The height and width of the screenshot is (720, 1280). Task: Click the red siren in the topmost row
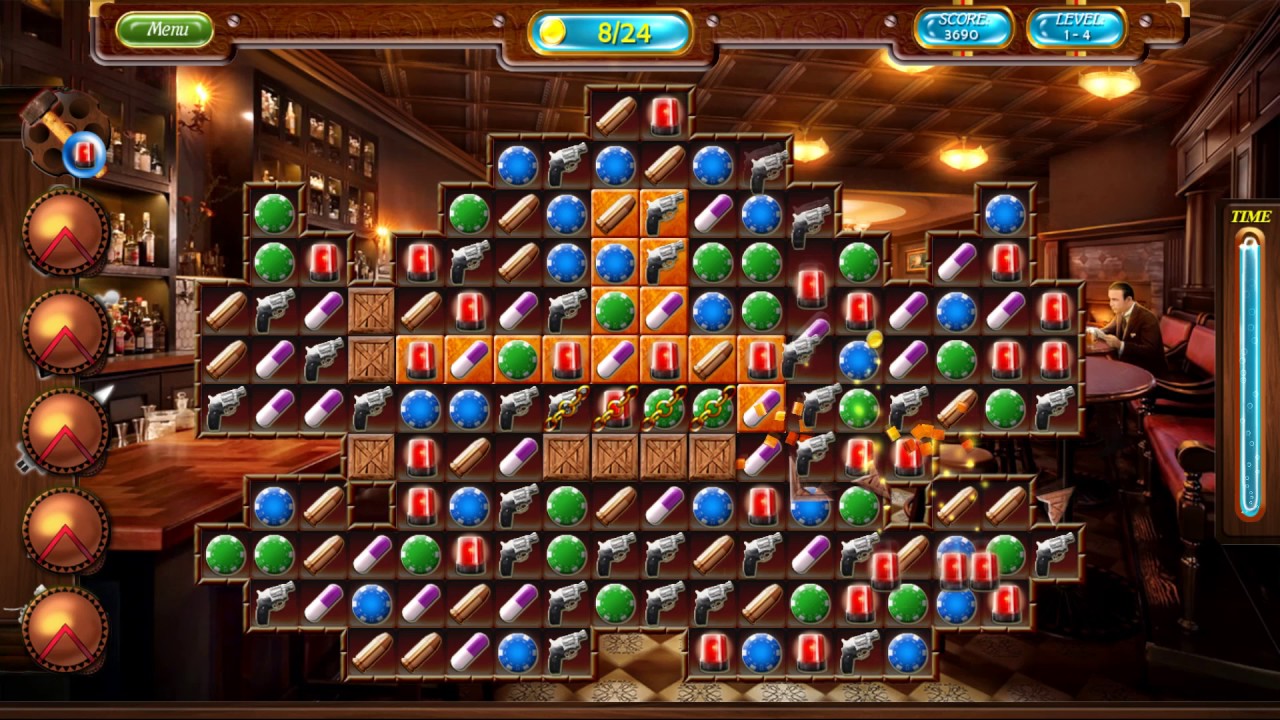point(664,116)
